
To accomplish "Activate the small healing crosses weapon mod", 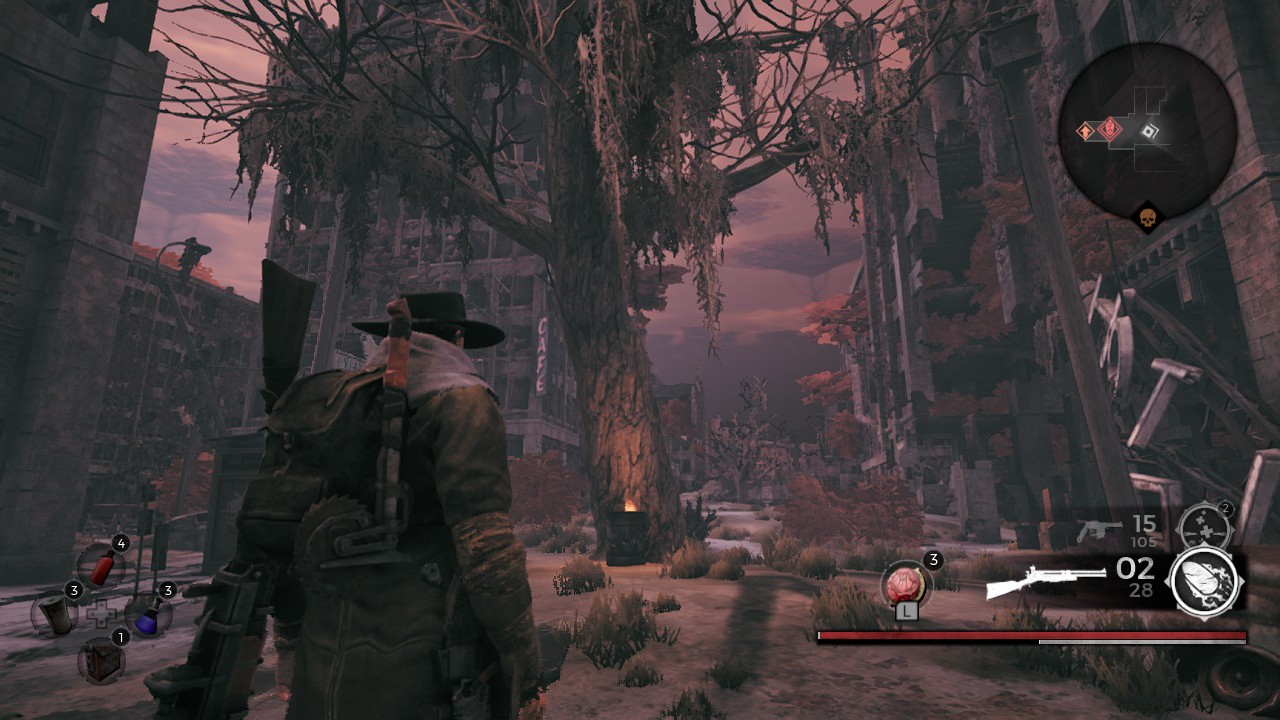I will (1203, 527).
